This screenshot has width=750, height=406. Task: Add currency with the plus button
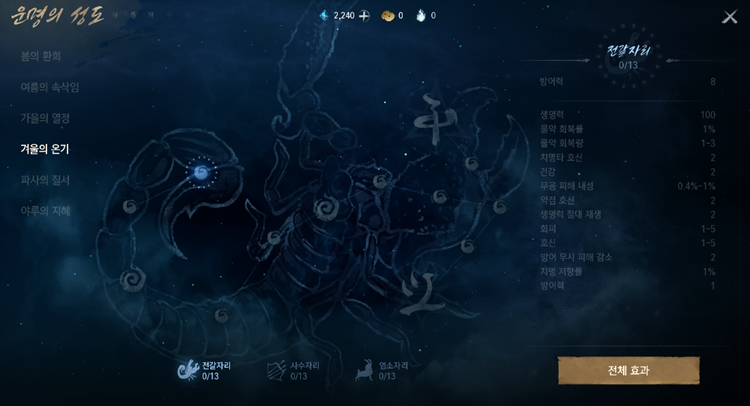[x=364, y=16]
